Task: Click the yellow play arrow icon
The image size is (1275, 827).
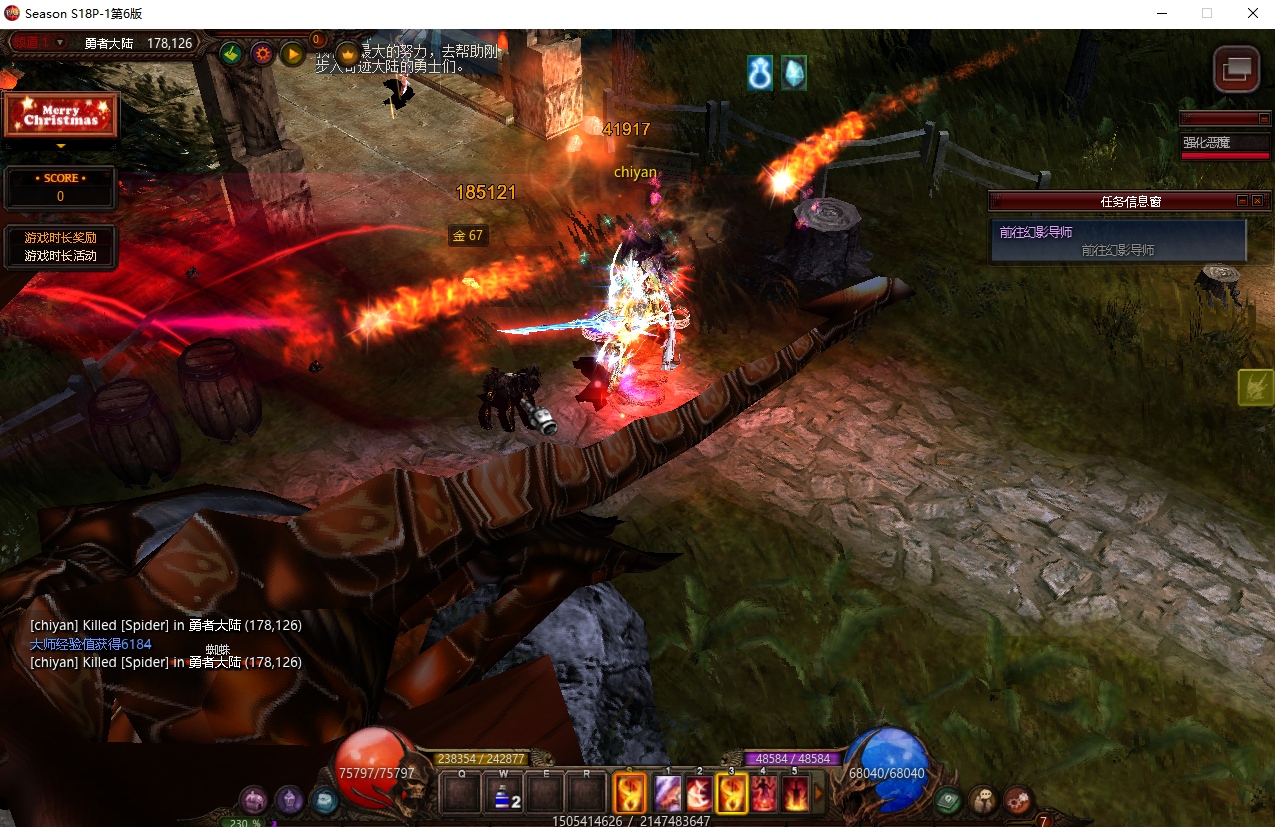Action: 292,53
